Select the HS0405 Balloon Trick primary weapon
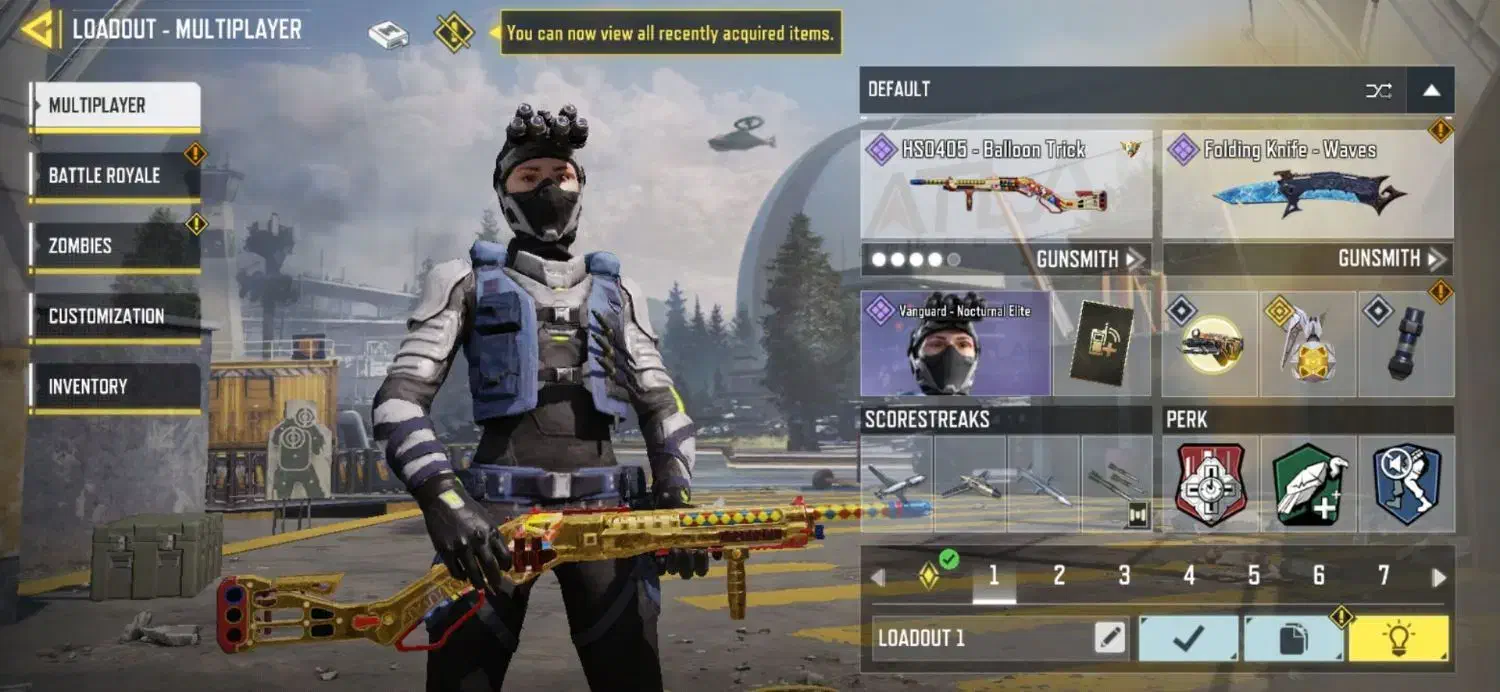 (1005, 185)
